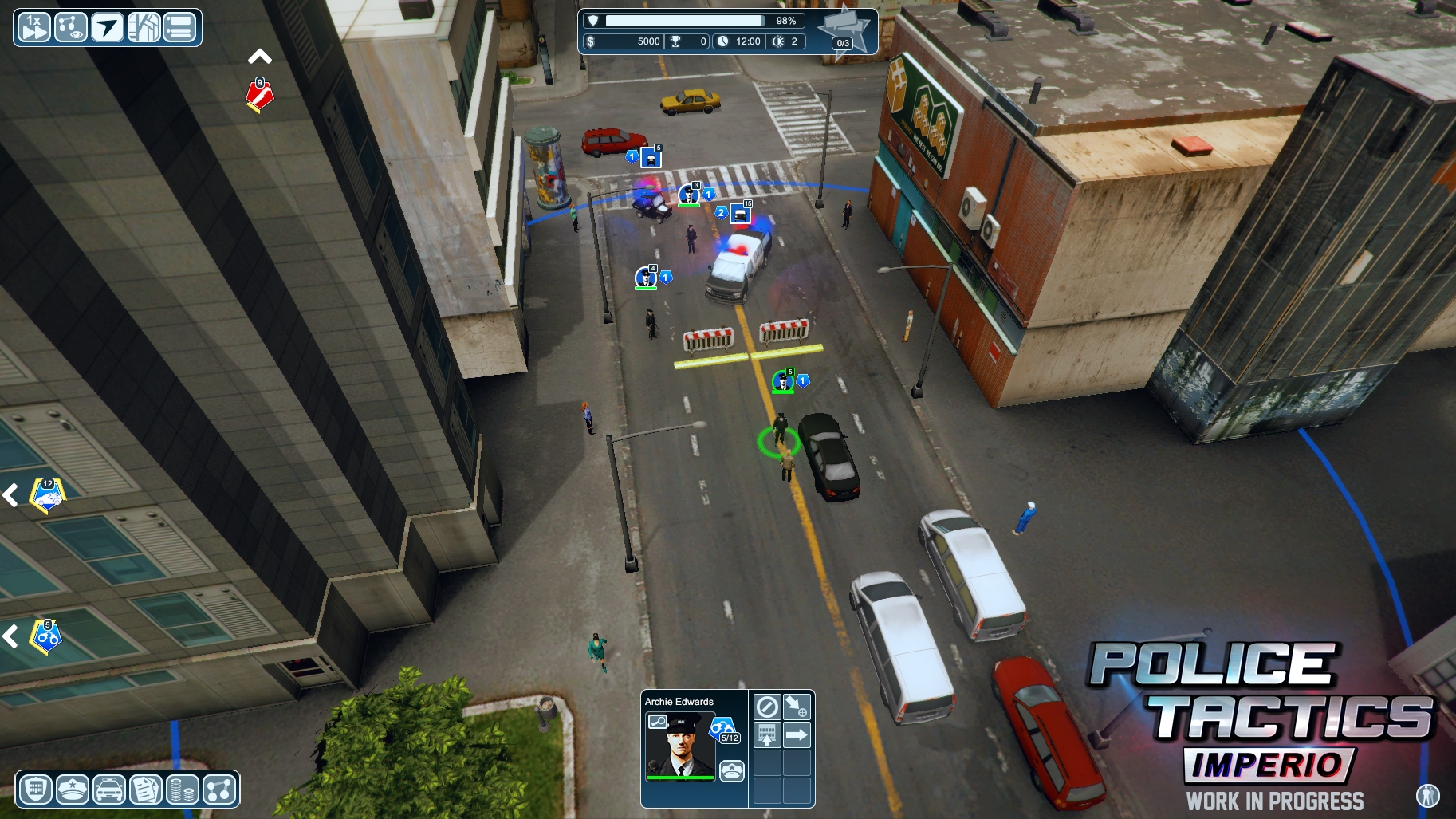Select the yellow-bordered incident marker numbered 12
Image resolution: width=1456 pixels, height=819 pixels.
(47, 496)
